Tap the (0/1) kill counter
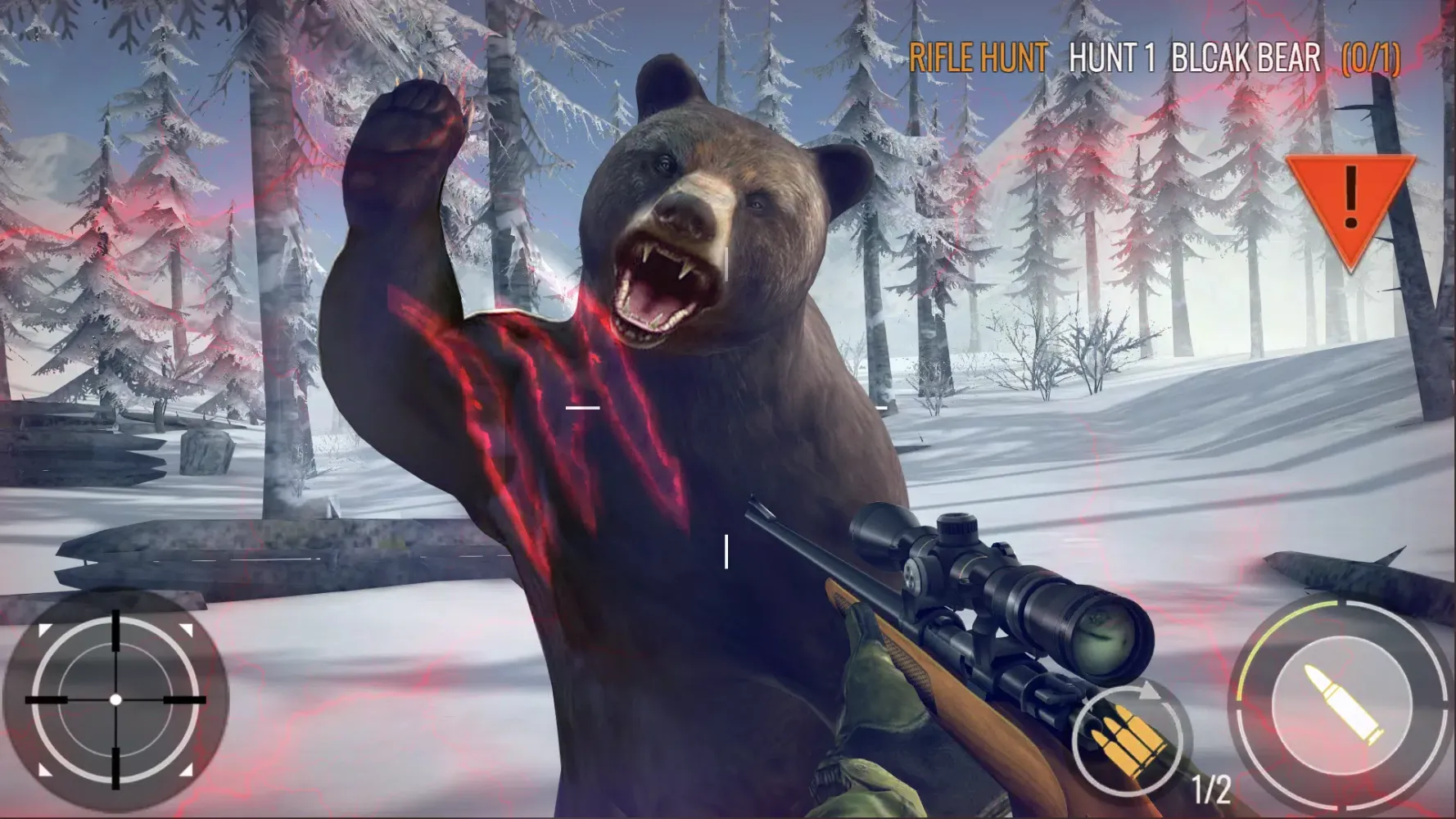Viewport: 1456px width, 819px height. coord(1368,57)
